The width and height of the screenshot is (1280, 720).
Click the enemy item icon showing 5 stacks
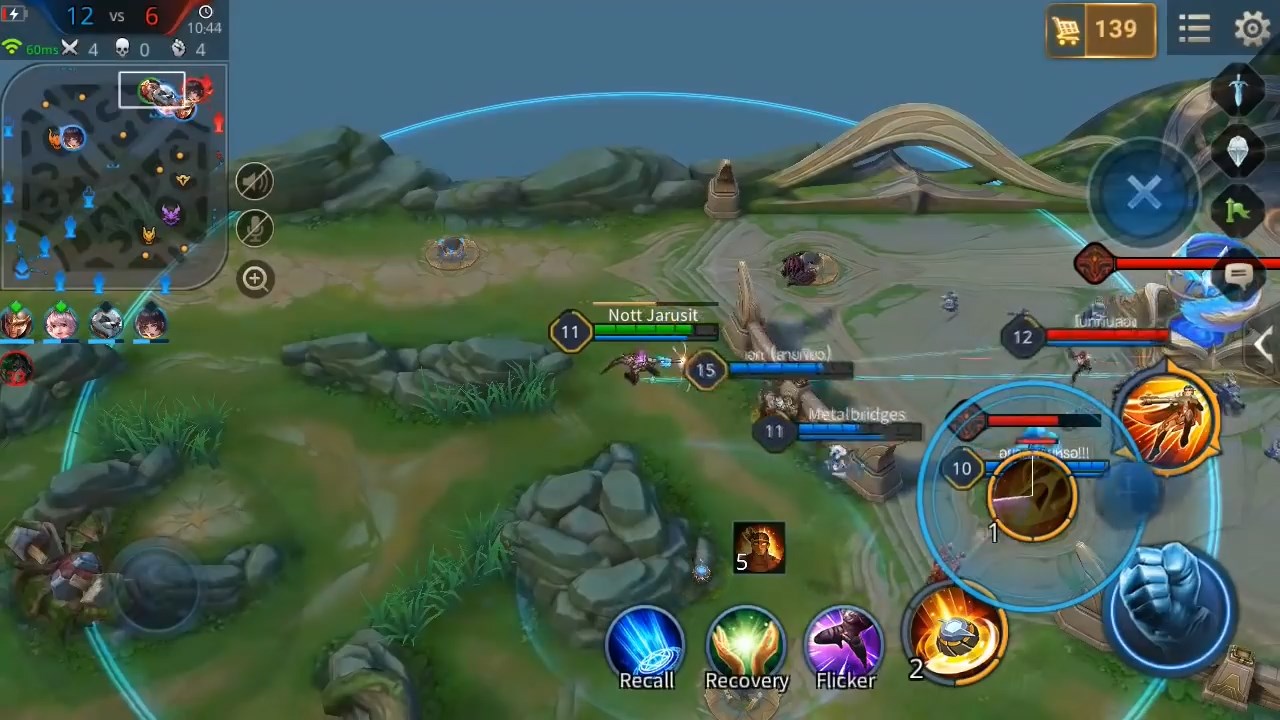coord(757,546)
